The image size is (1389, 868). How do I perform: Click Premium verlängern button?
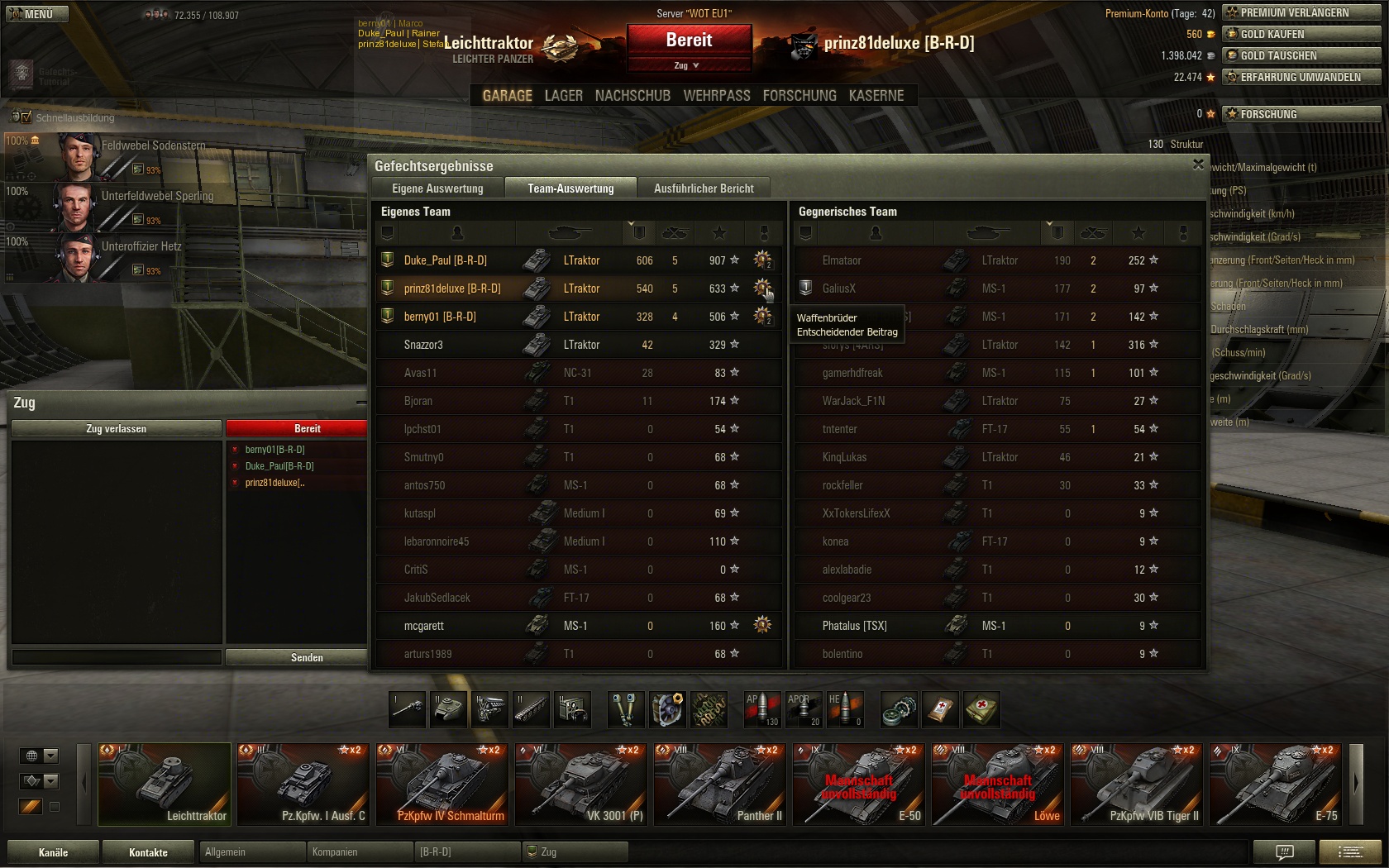pos(1301,12)
